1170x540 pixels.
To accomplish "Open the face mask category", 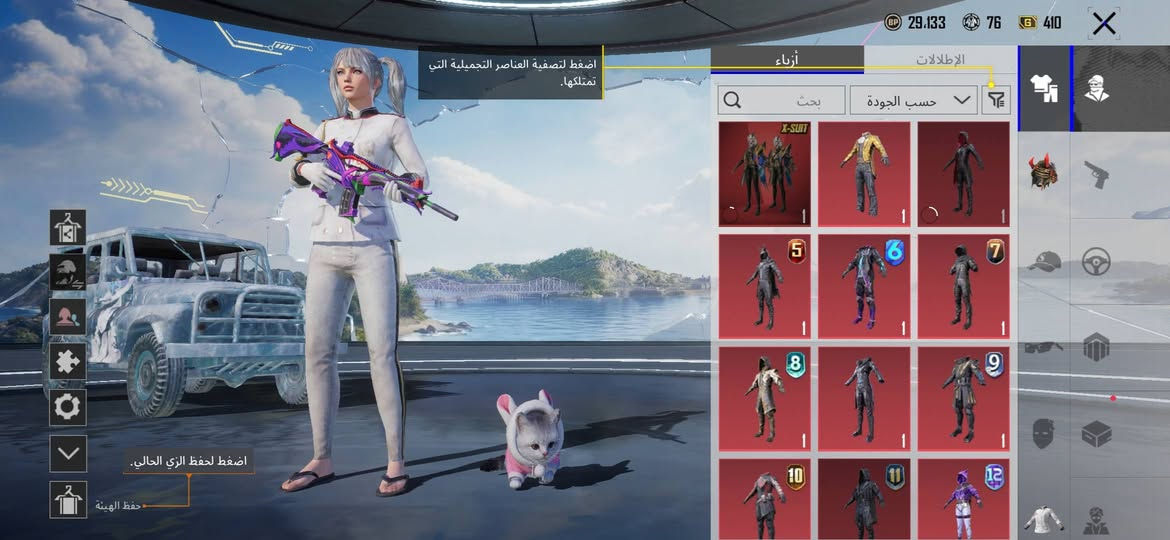I will click(x=1043, y=434).
